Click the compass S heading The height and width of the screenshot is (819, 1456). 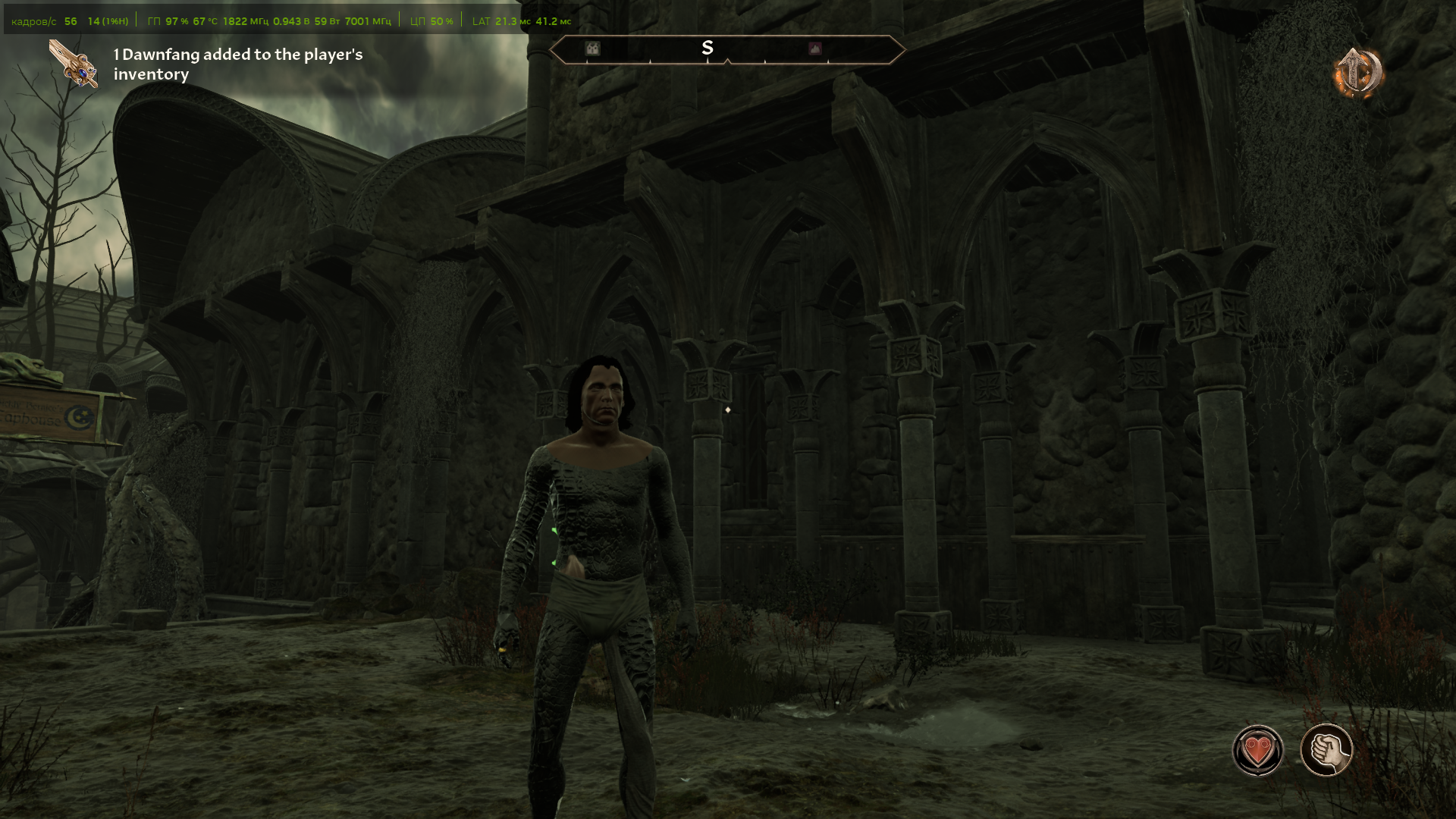tap(708, 48)
